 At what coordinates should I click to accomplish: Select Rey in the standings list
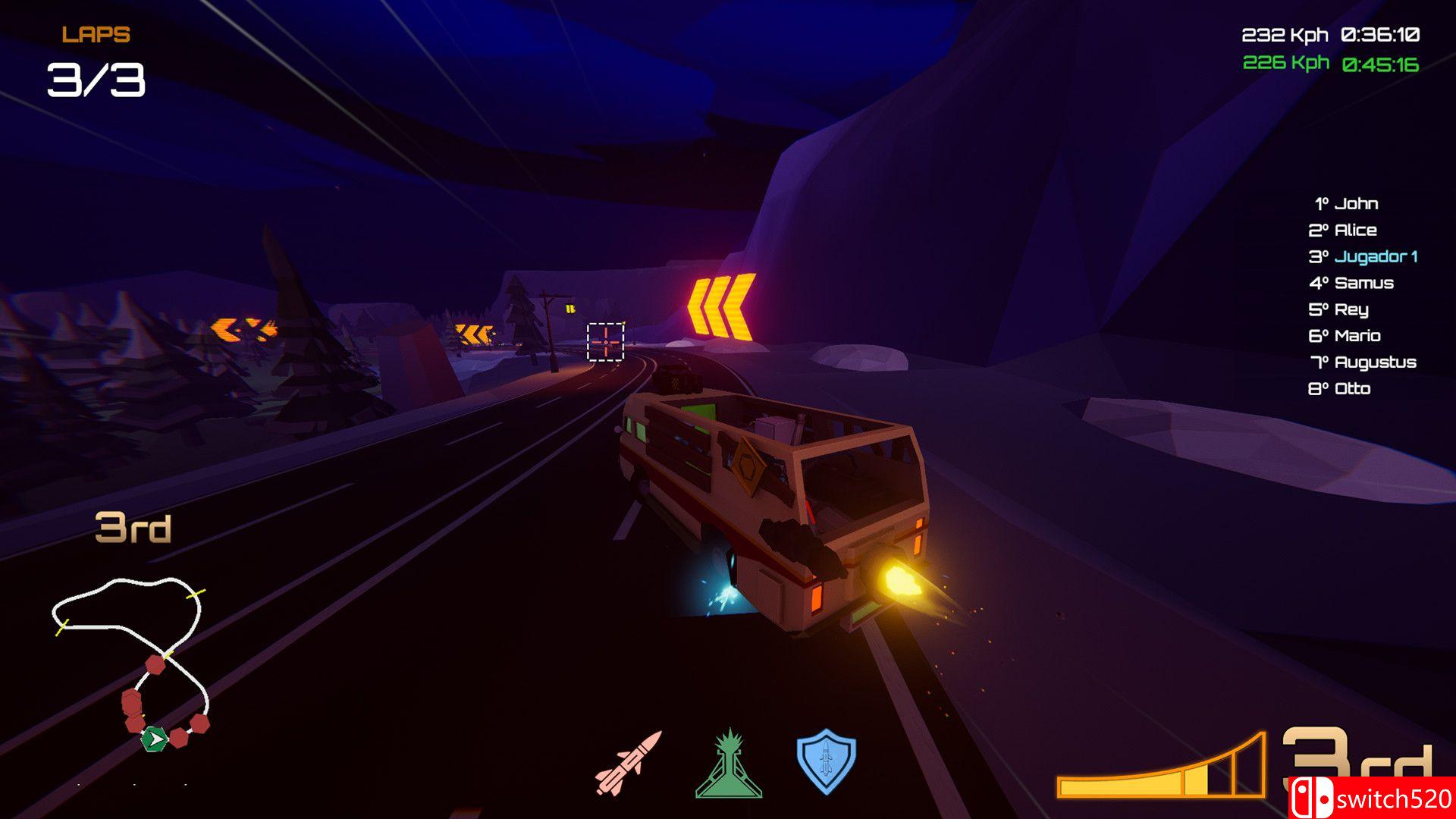point(1338,310)
